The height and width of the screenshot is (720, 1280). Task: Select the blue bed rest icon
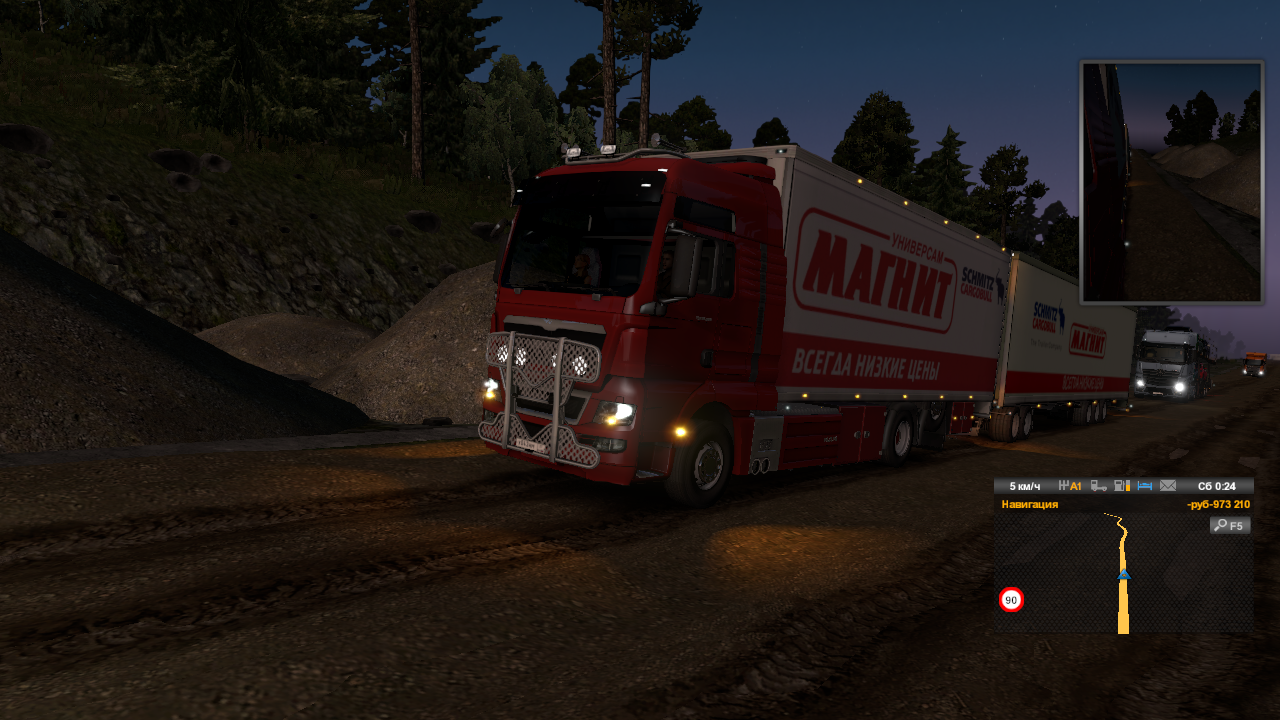click(1145, 486)
